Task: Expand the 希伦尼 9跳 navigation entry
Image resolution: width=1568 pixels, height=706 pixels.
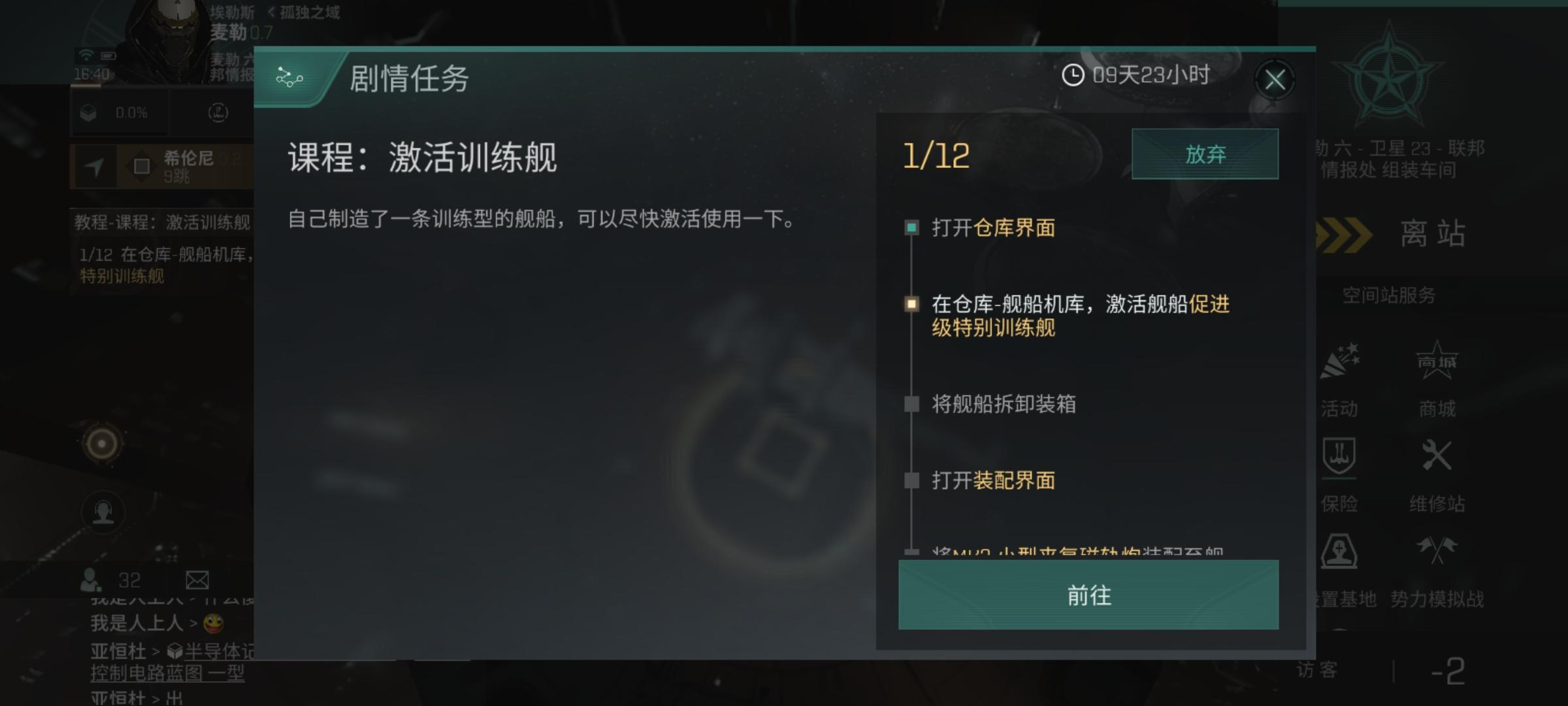Action: [x=185, y=165]
